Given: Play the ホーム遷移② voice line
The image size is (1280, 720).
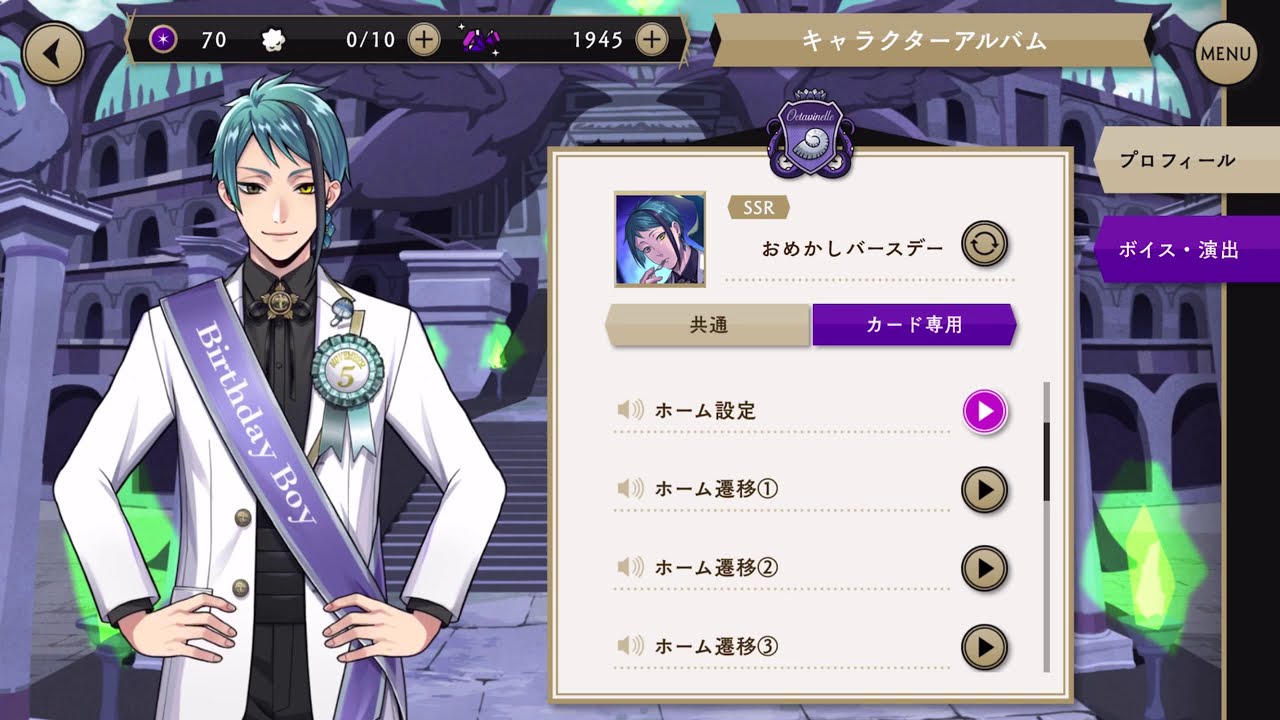Looking at the screenshot, I should [983, 568].
